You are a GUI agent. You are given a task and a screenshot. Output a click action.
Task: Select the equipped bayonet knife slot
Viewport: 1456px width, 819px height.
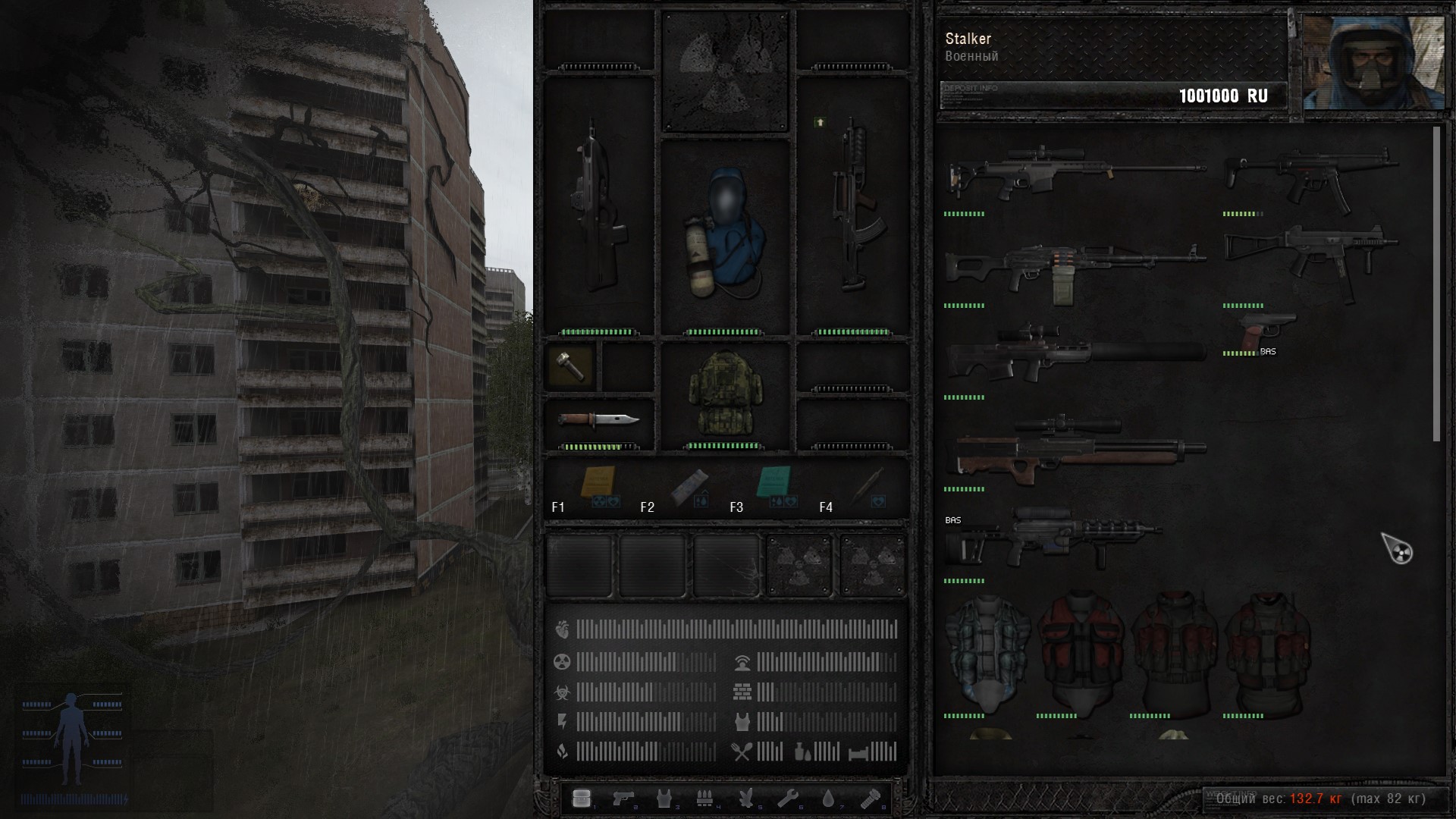598,420
